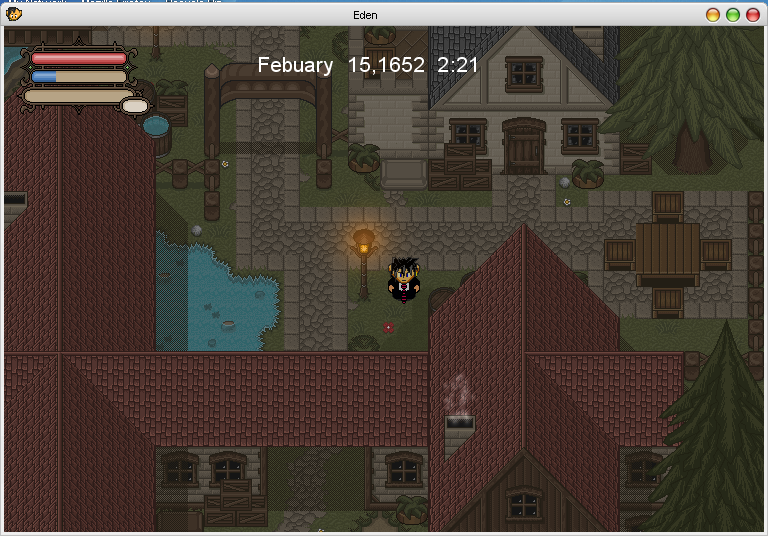Minimize the Eden window with the orange button
Image resolution: width=768 pixels, height=536 pixels.
coord(713,15)
